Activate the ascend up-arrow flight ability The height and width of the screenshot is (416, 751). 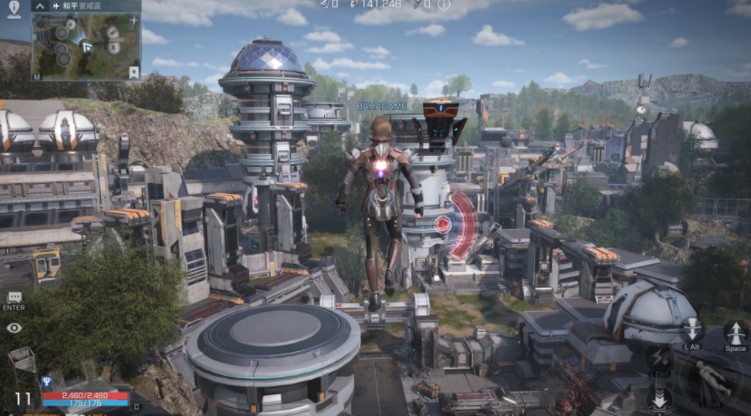(735, 331)
